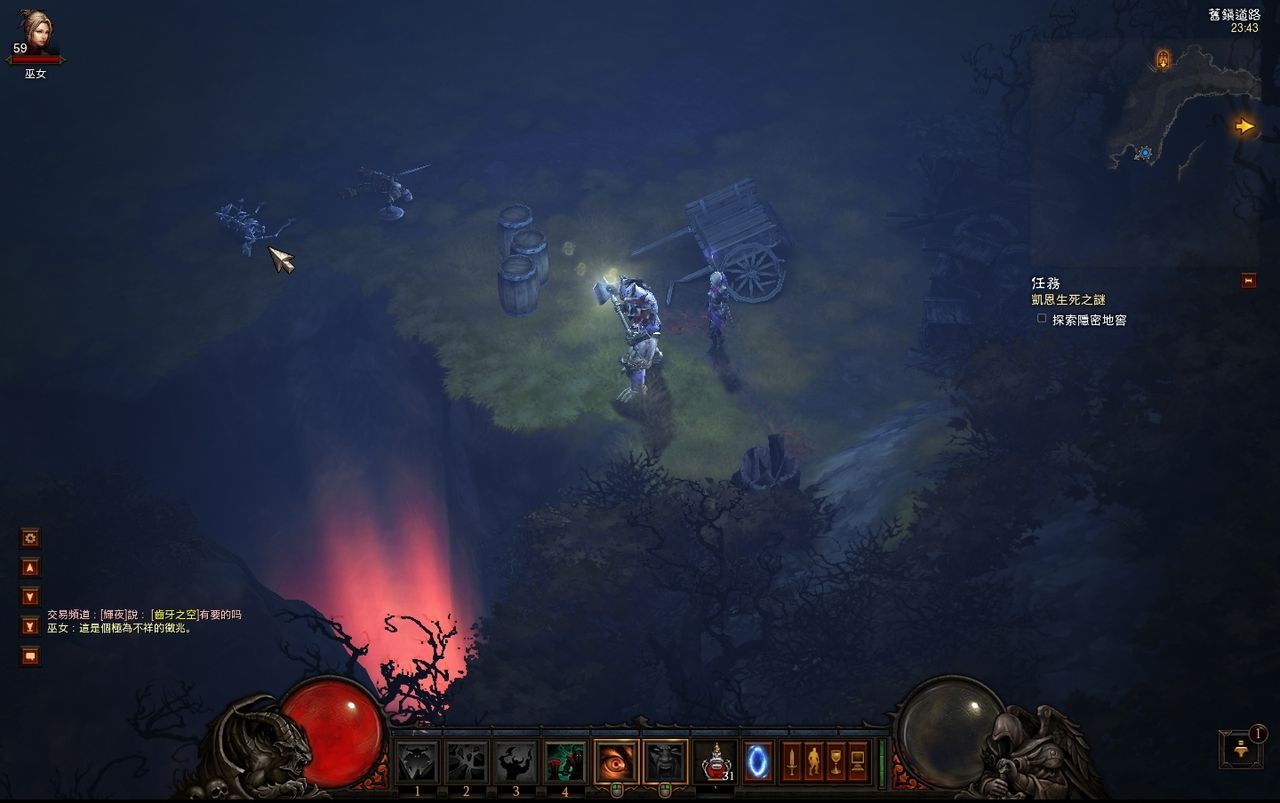Open the sword-icon skills menu
1280x803 pixels.
(791, 762)
